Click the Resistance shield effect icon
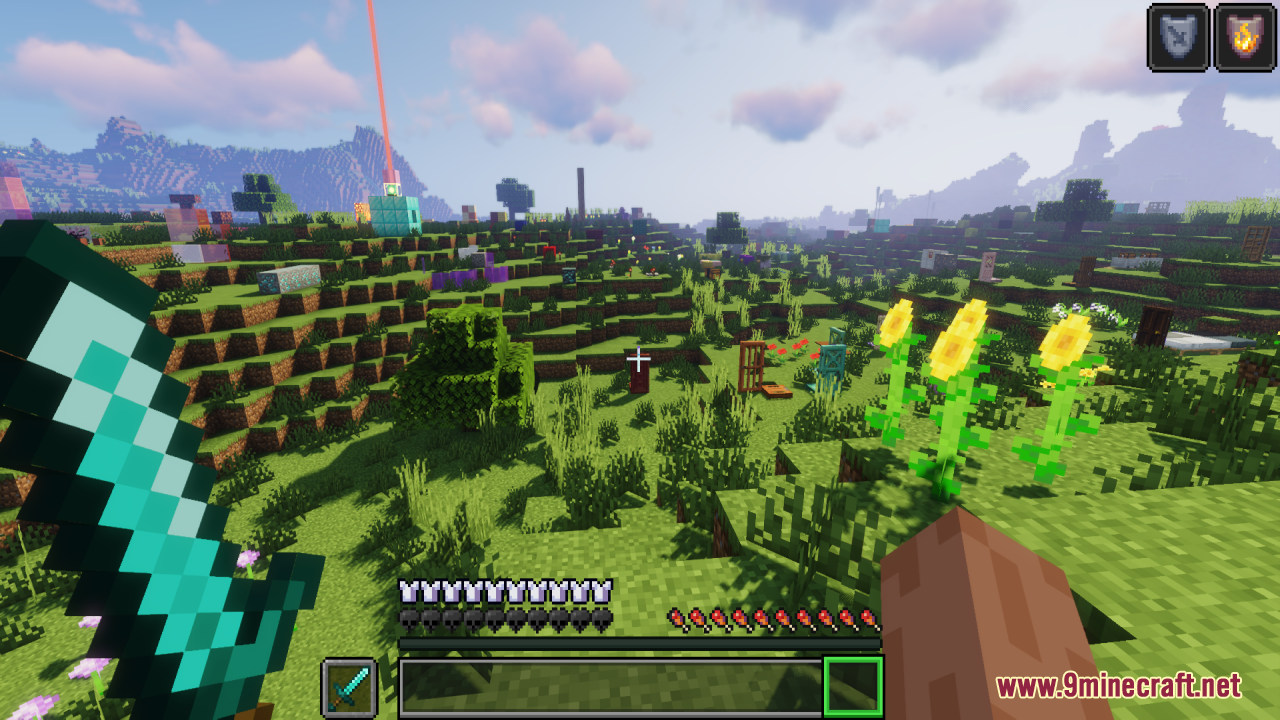The image size is (1280, 720). pos(1177,38)
